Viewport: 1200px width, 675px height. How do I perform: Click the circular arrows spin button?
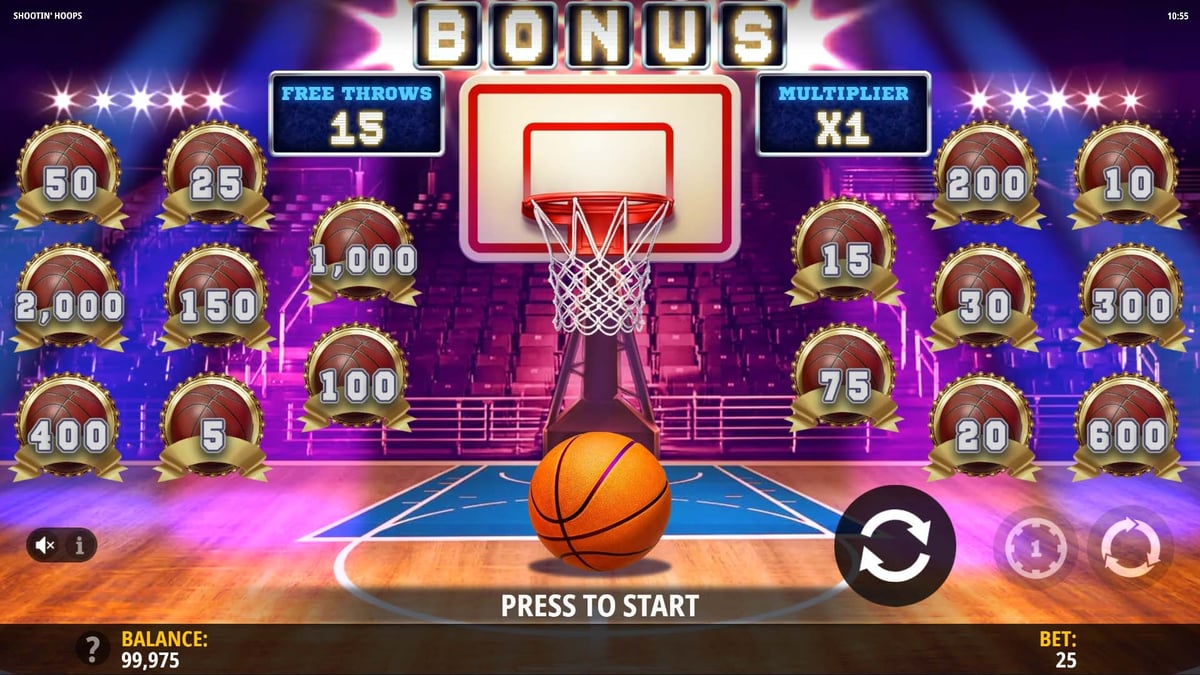[895, 546]
